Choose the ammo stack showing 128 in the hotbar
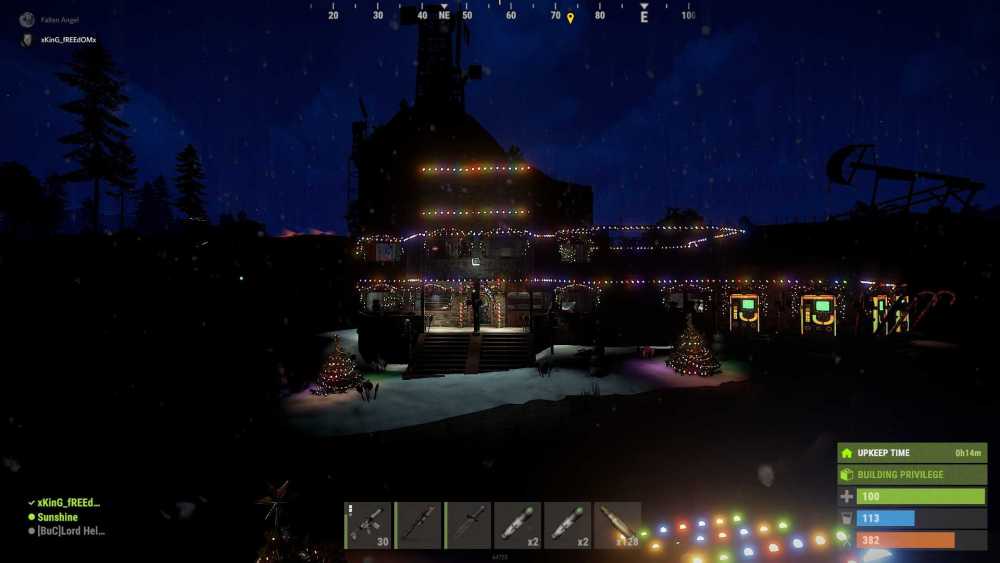This screenshot has height=563, width=1000. tap(617, 525)
